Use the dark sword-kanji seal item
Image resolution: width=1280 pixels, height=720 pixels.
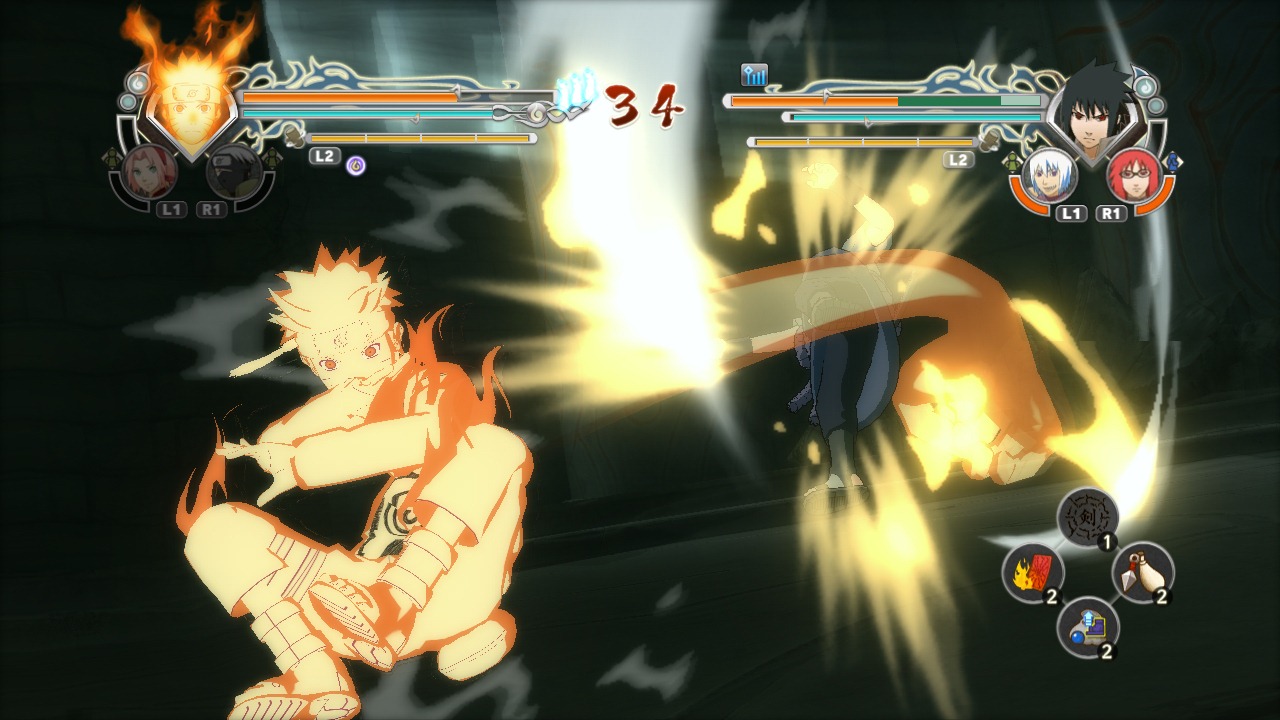click(x=1087, y=517)
